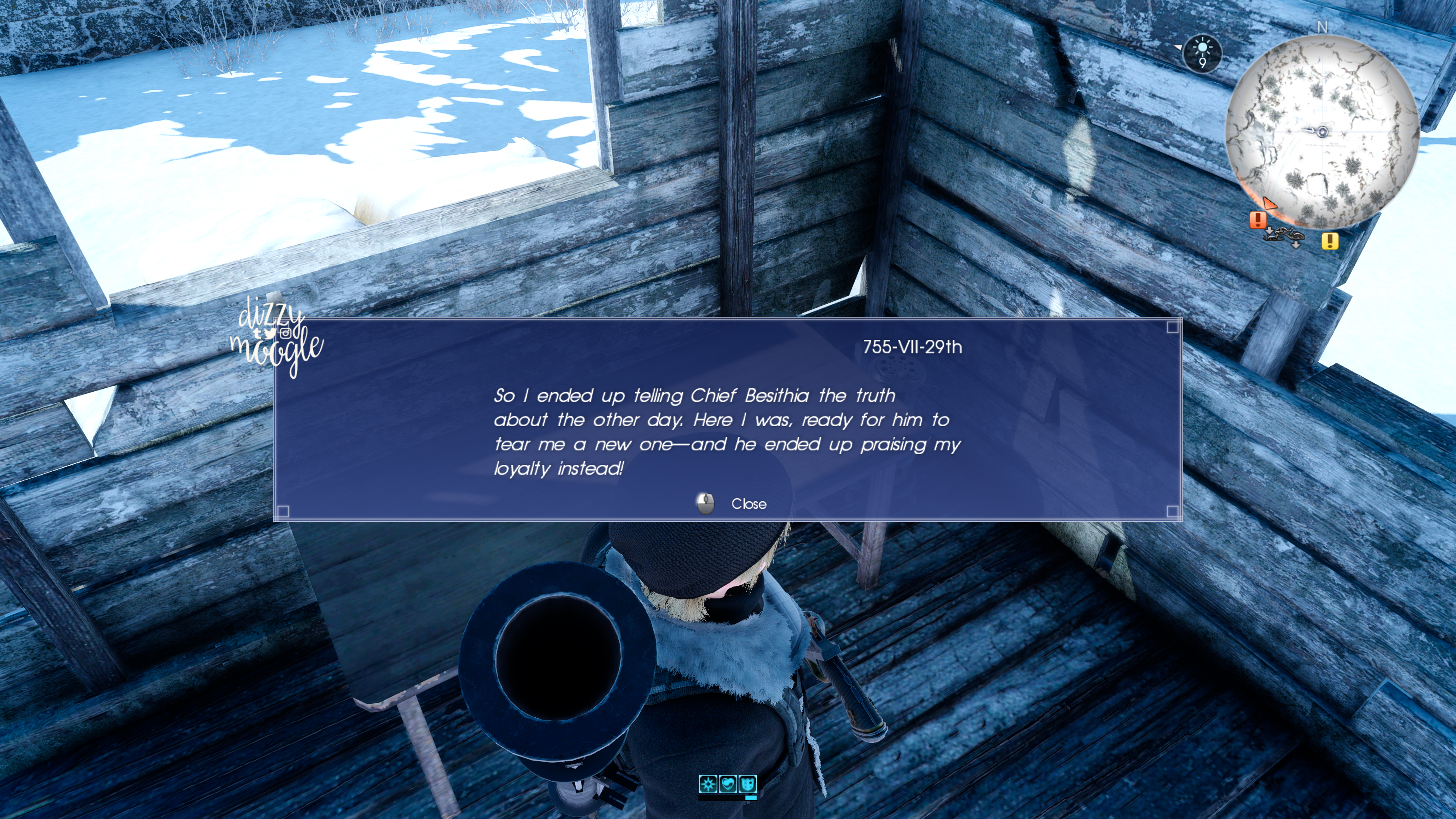Select the yellow exclamation quest marker

pyautogui.click(x=1329, y=242)
